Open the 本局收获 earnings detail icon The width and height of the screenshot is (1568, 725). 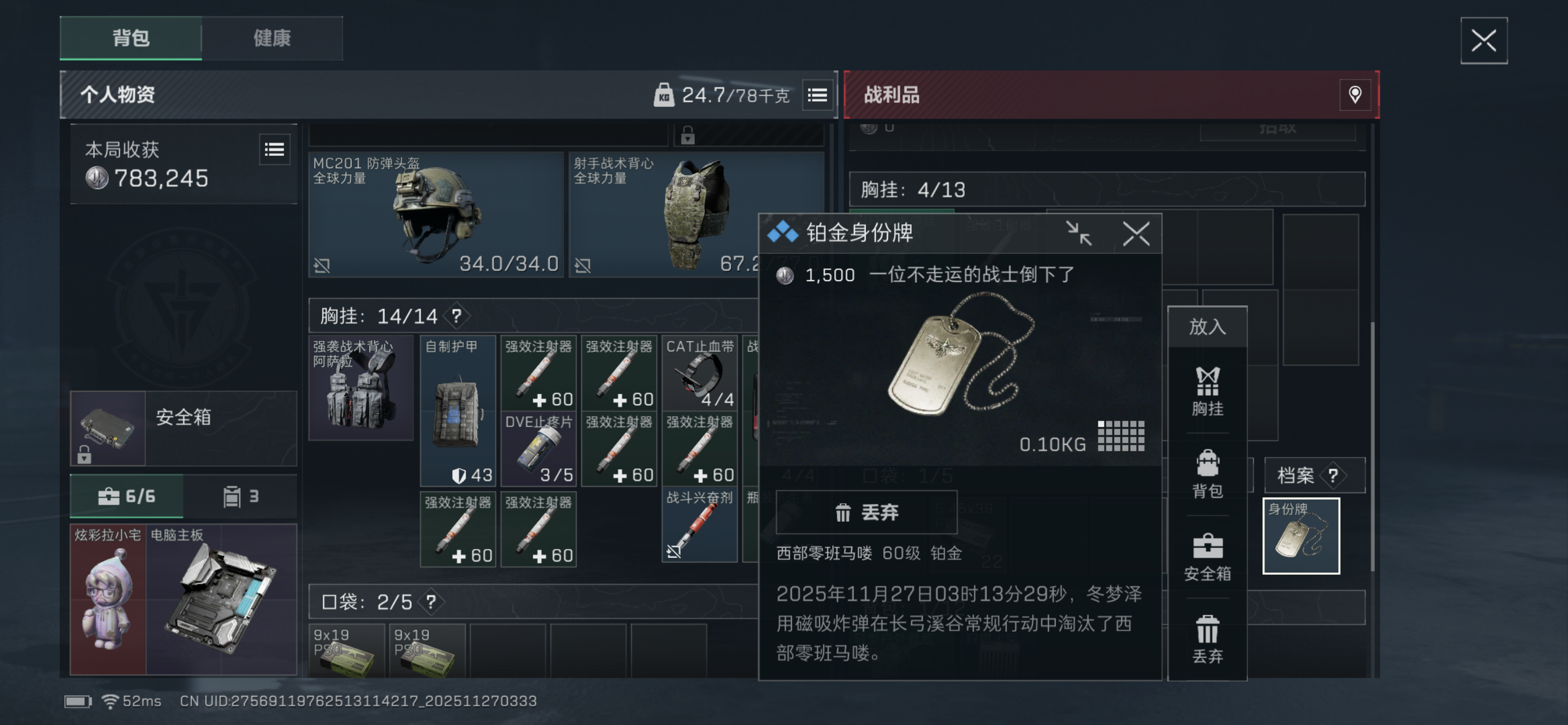274,149
